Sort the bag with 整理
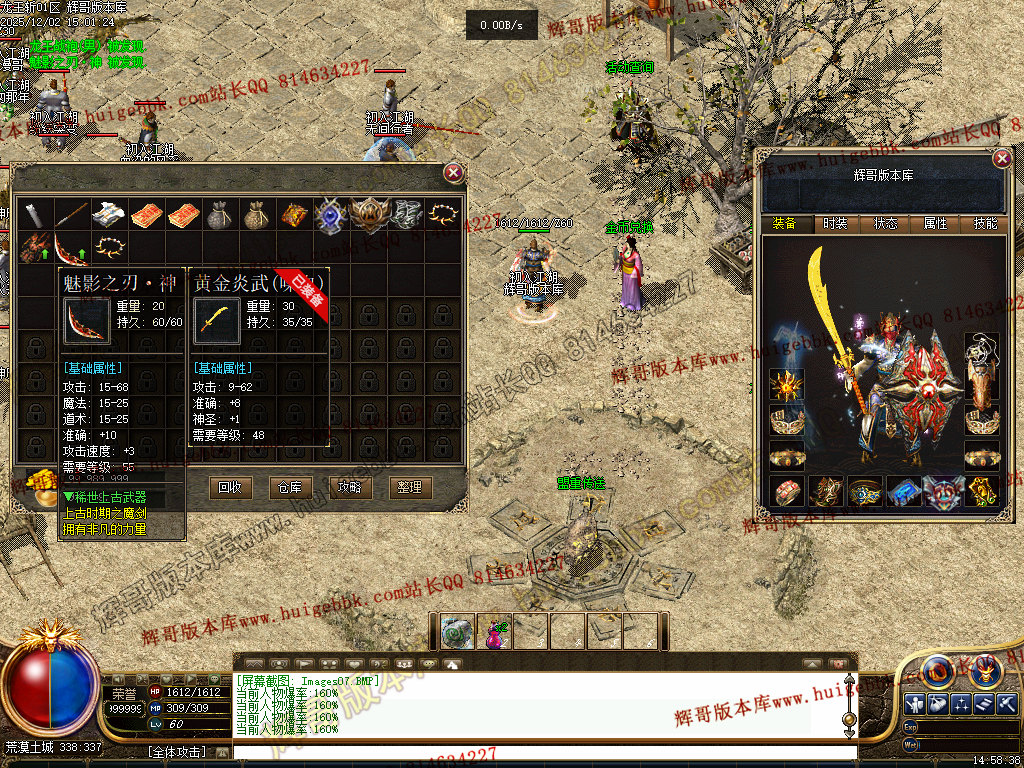 tap(409, 487)
